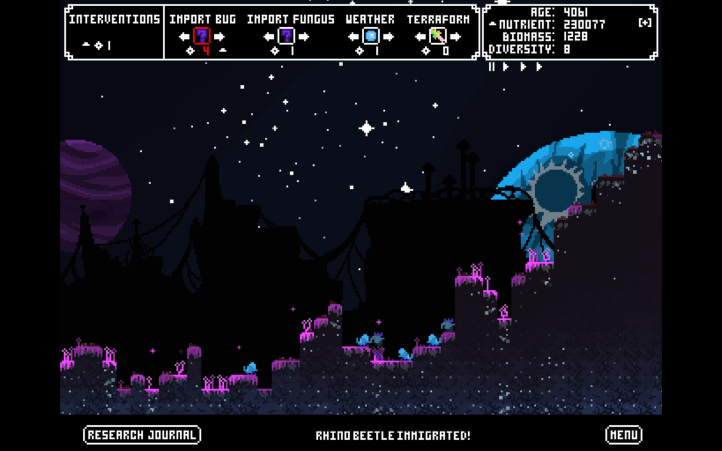722x451 pixels.
Task: Switch Weather to the next option
Action: point(389,37)
